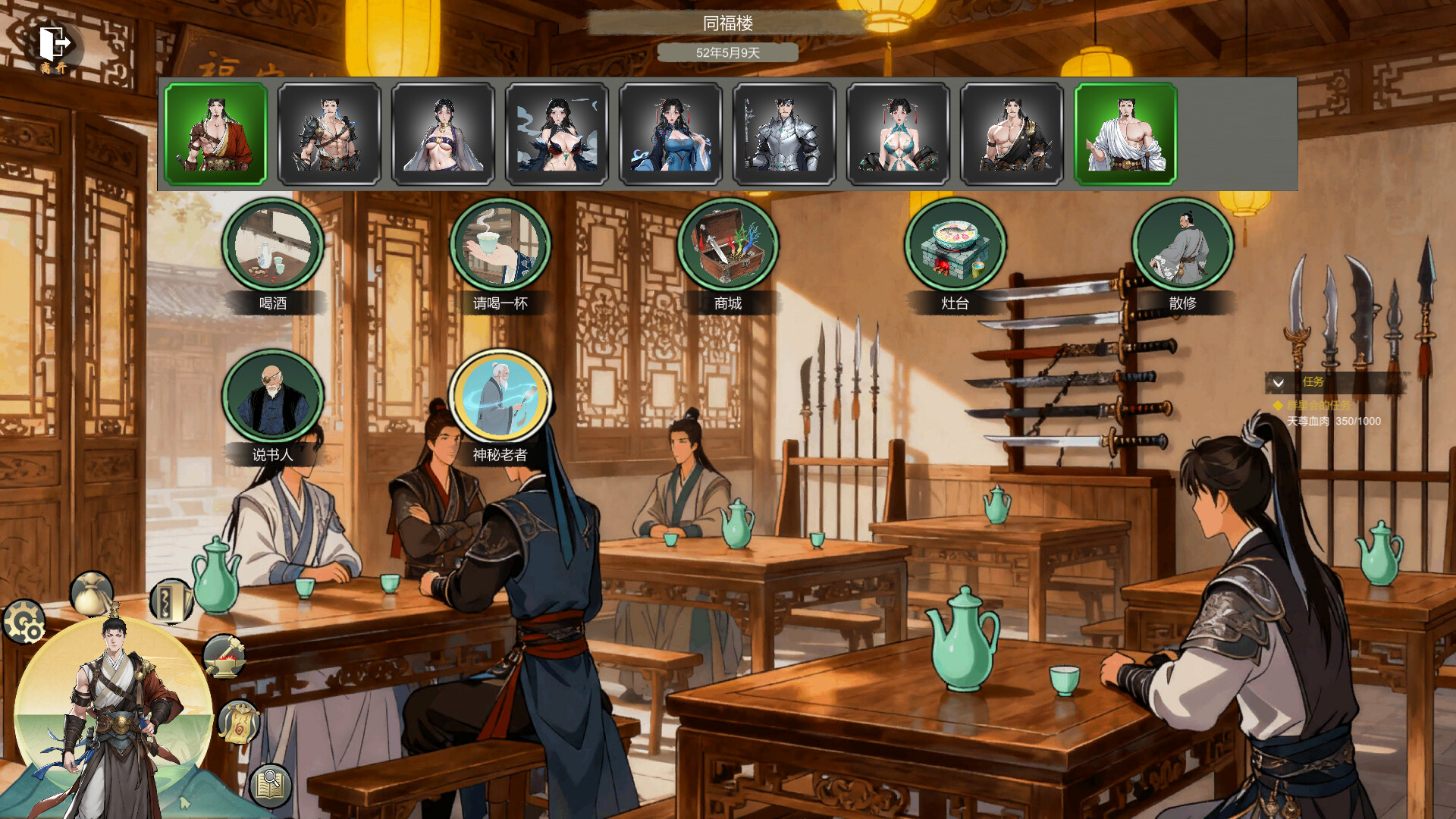This screenshot has width=1456, height=819.
Task: Choose the woman in blue dress portrait
Action: point(671,134)
